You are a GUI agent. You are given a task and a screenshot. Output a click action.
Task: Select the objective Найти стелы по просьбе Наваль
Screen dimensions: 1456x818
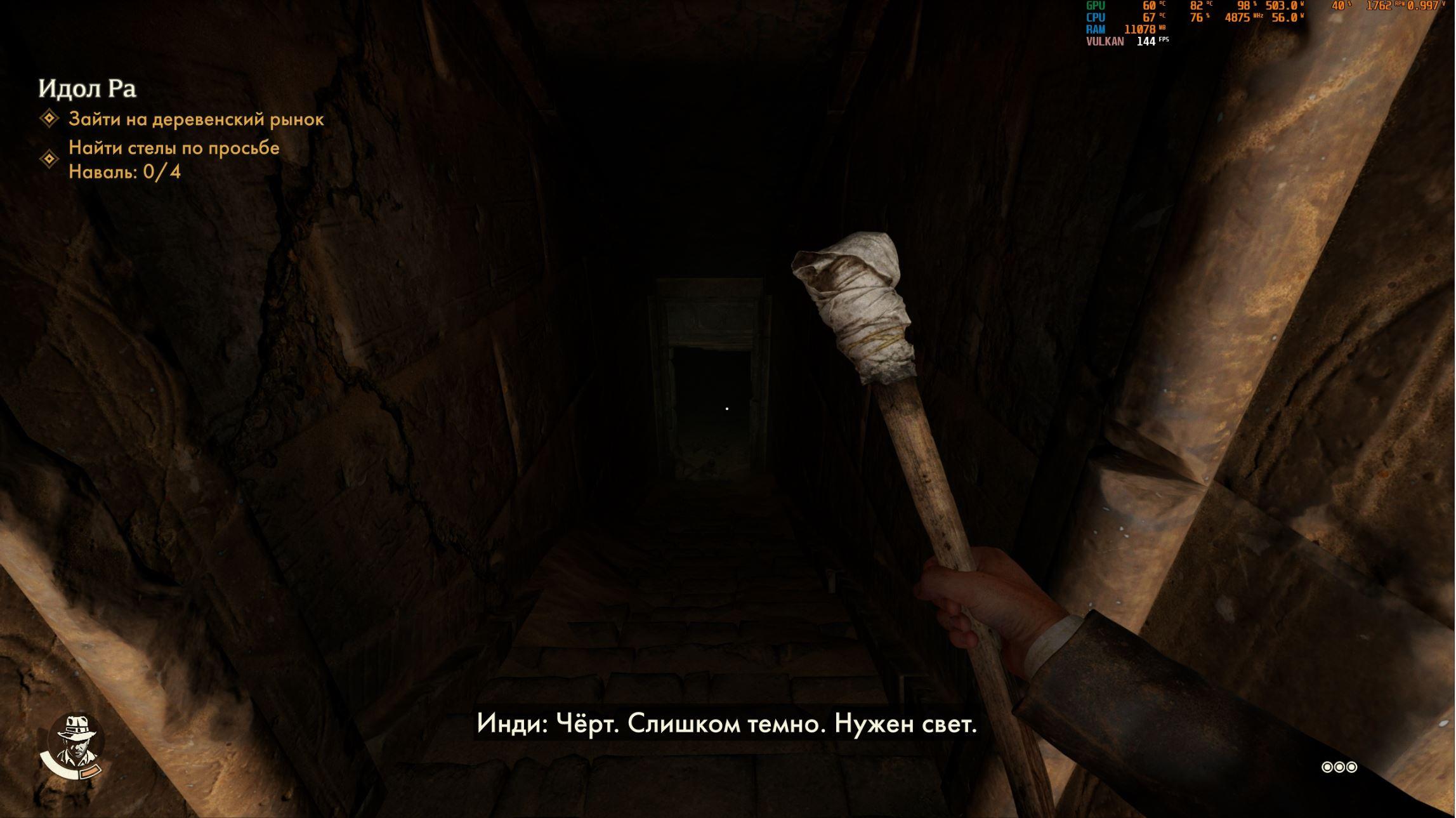[x=173, y=159]
